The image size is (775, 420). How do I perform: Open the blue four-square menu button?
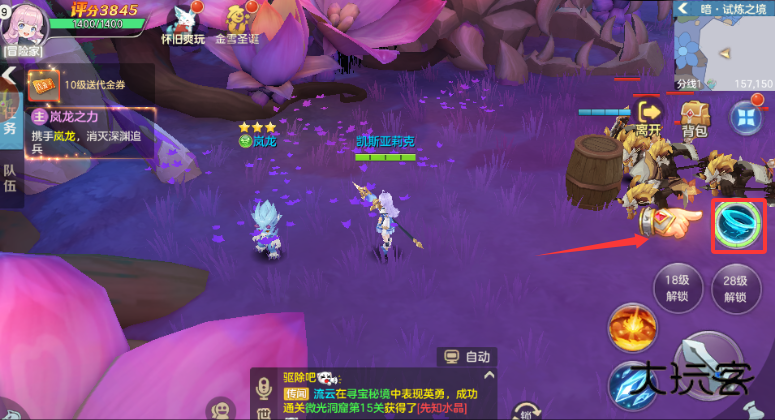point(745,117)
